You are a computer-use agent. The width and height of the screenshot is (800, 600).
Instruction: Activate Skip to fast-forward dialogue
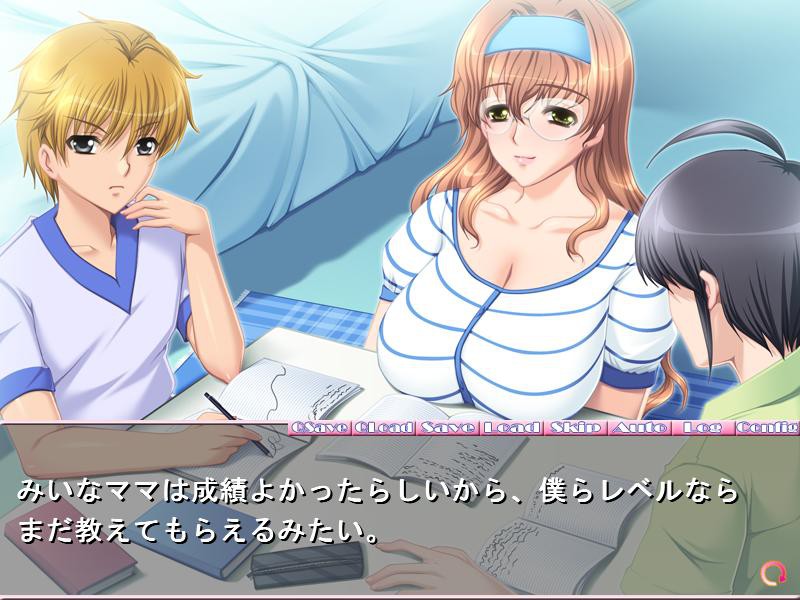pyautogui.click(x=575, y=428)
